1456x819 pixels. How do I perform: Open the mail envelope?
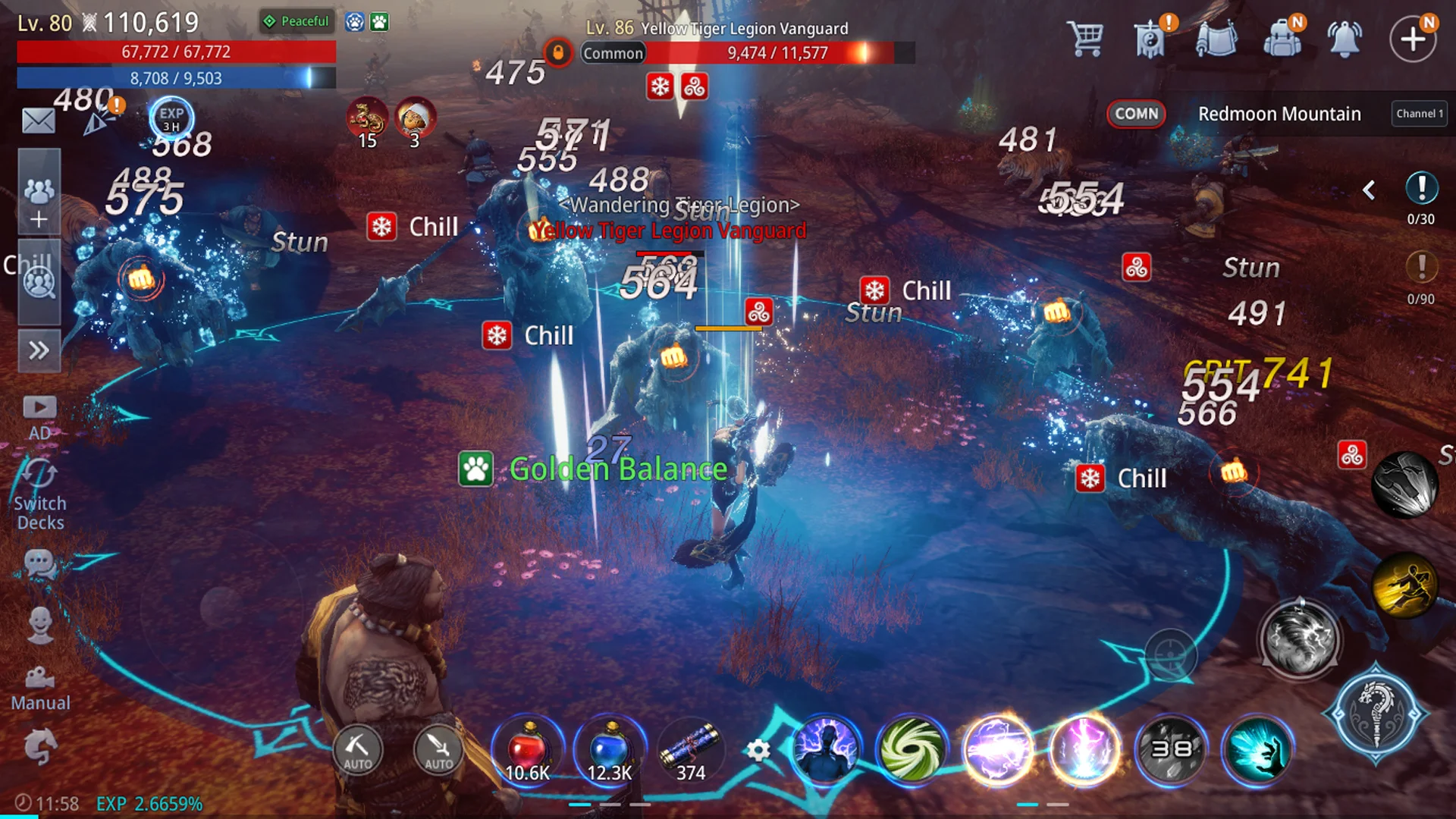38,121
